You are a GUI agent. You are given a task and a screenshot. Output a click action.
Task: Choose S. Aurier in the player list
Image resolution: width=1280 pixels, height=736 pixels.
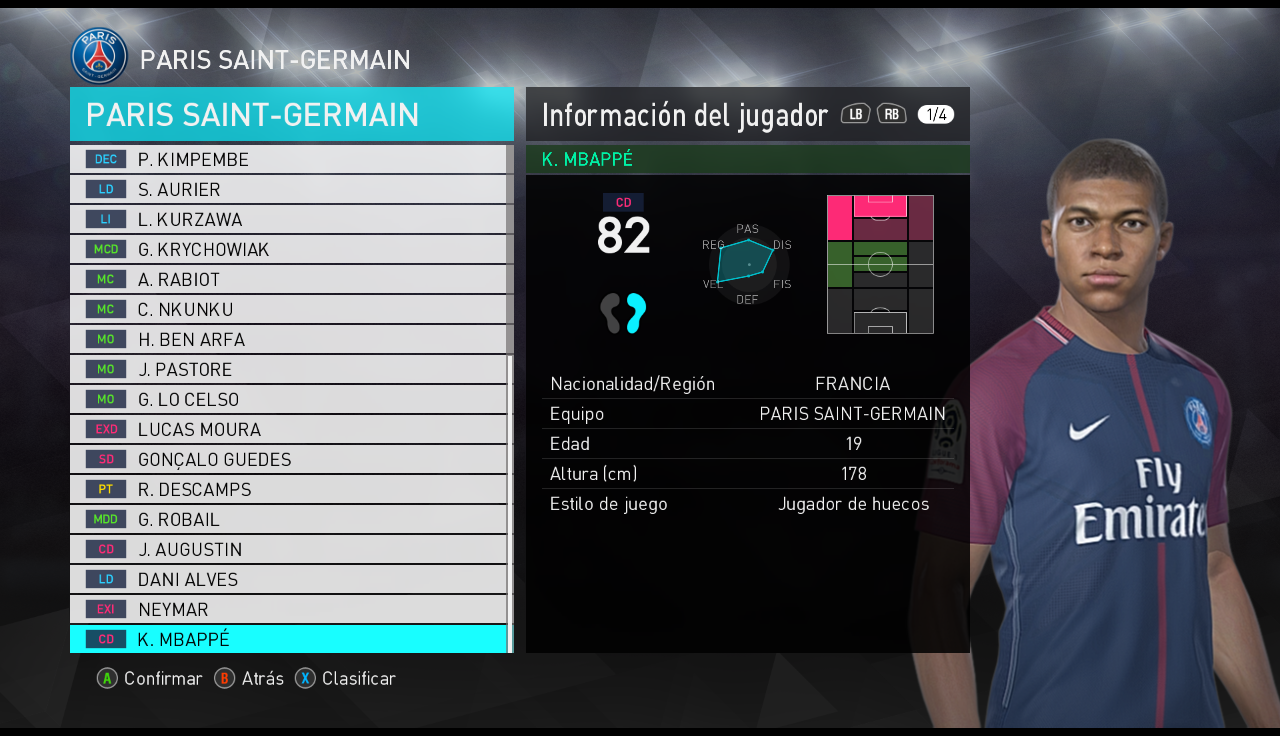288,190
